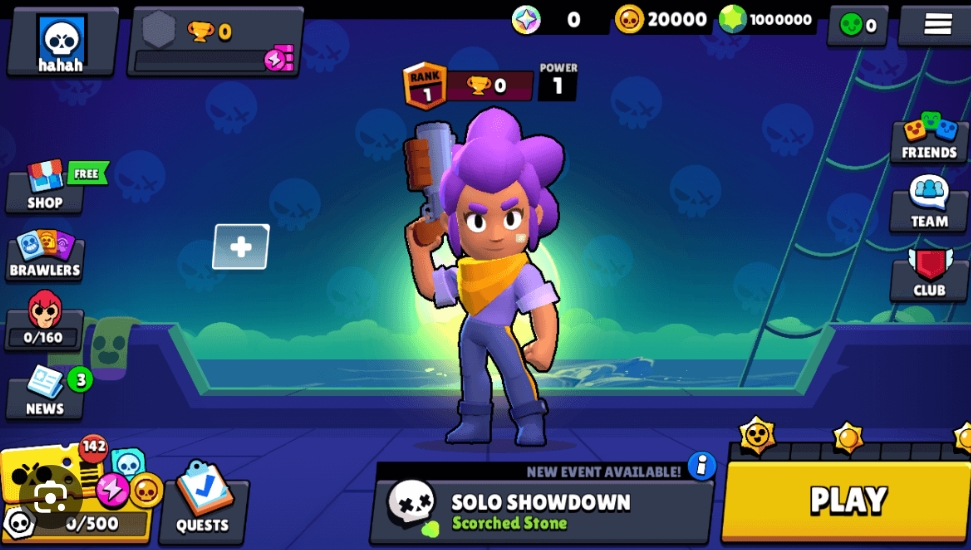Open the 0/160 mastery tracker

pyautogui.click(x=45, y=322)
